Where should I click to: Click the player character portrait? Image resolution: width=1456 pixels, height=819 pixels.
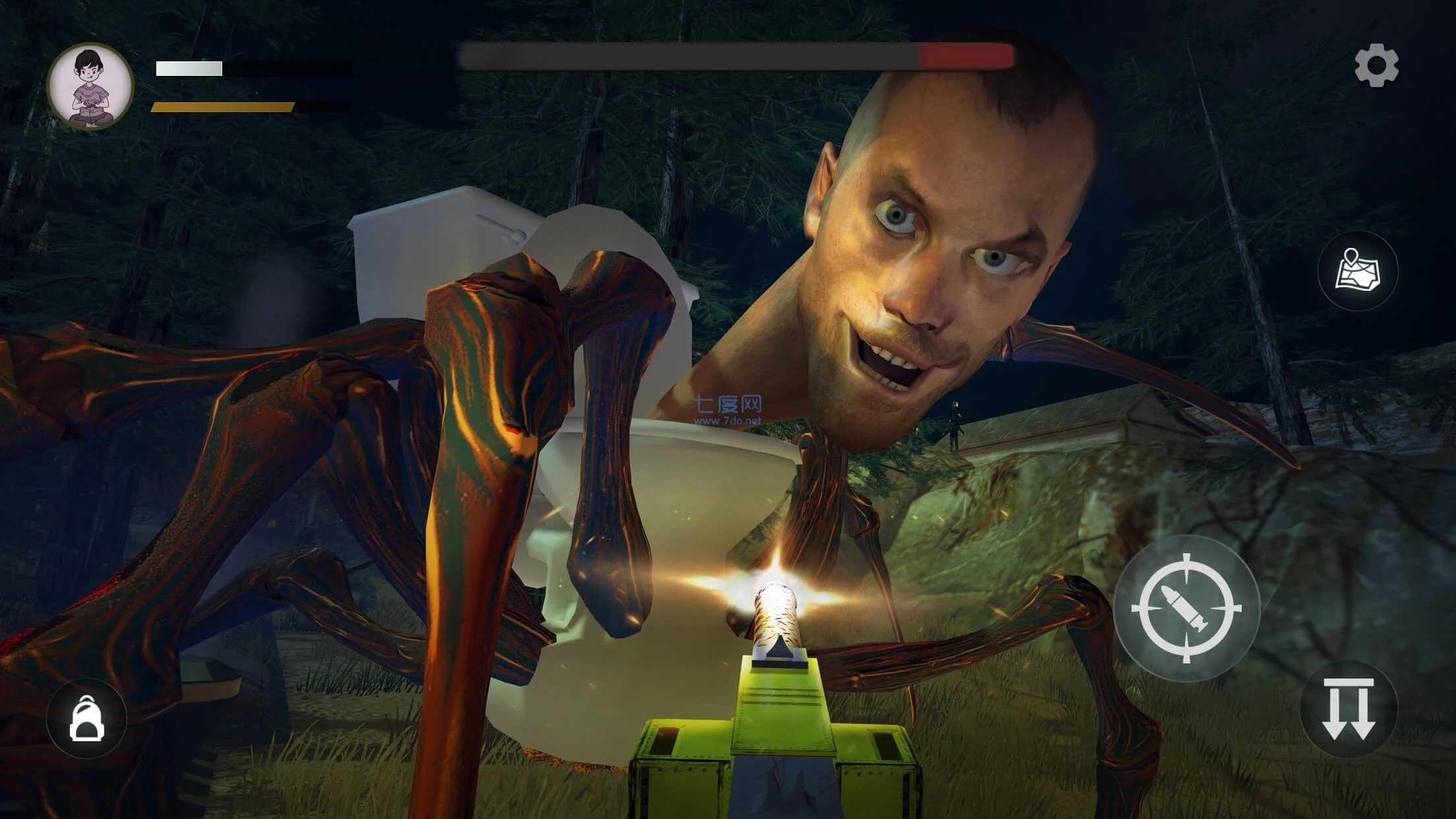(x=90, y=86)
